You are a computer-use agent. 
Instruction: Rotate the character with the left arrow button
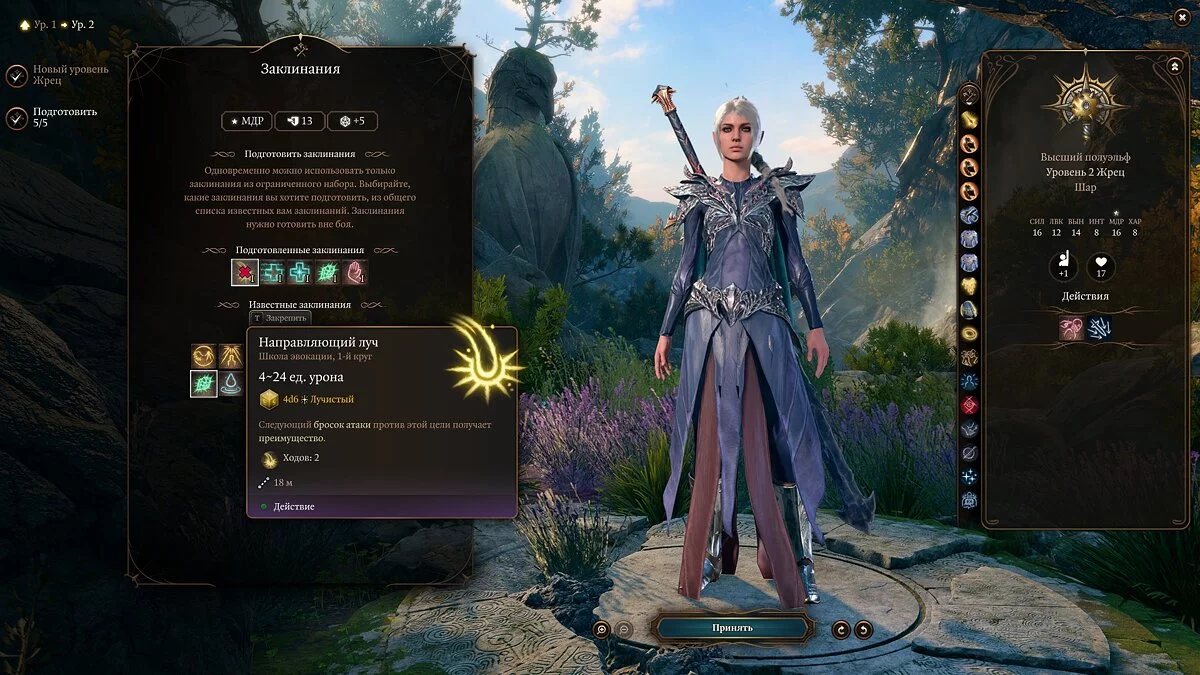click(x=841, y=629)
